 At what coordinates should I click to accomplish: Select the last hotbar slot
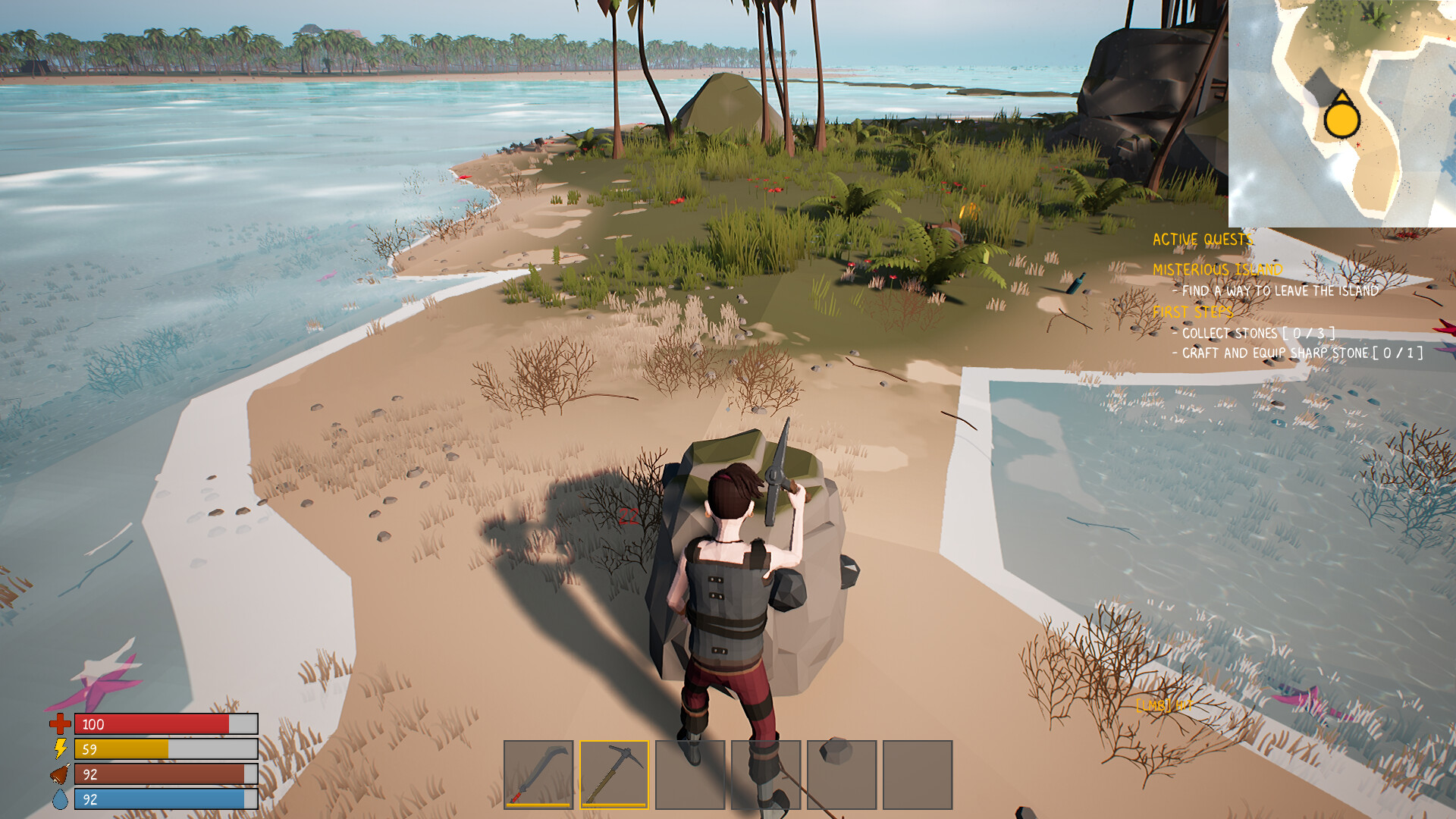point(919,773)
